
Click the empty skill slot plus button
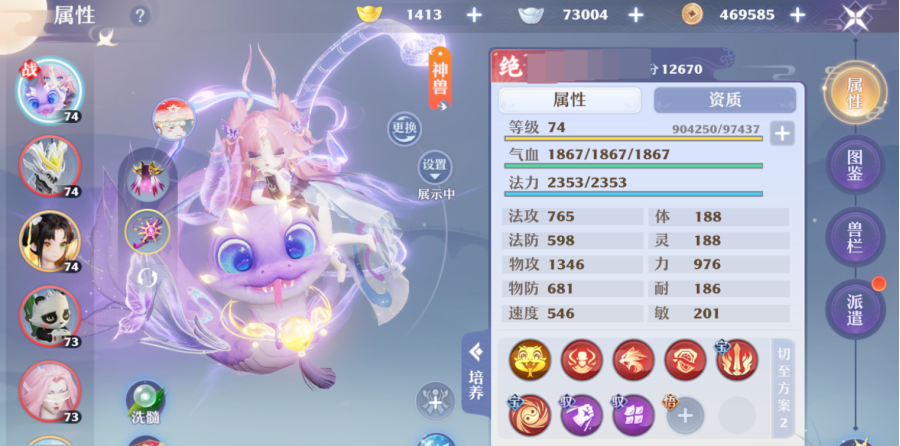tap(685, 413)
